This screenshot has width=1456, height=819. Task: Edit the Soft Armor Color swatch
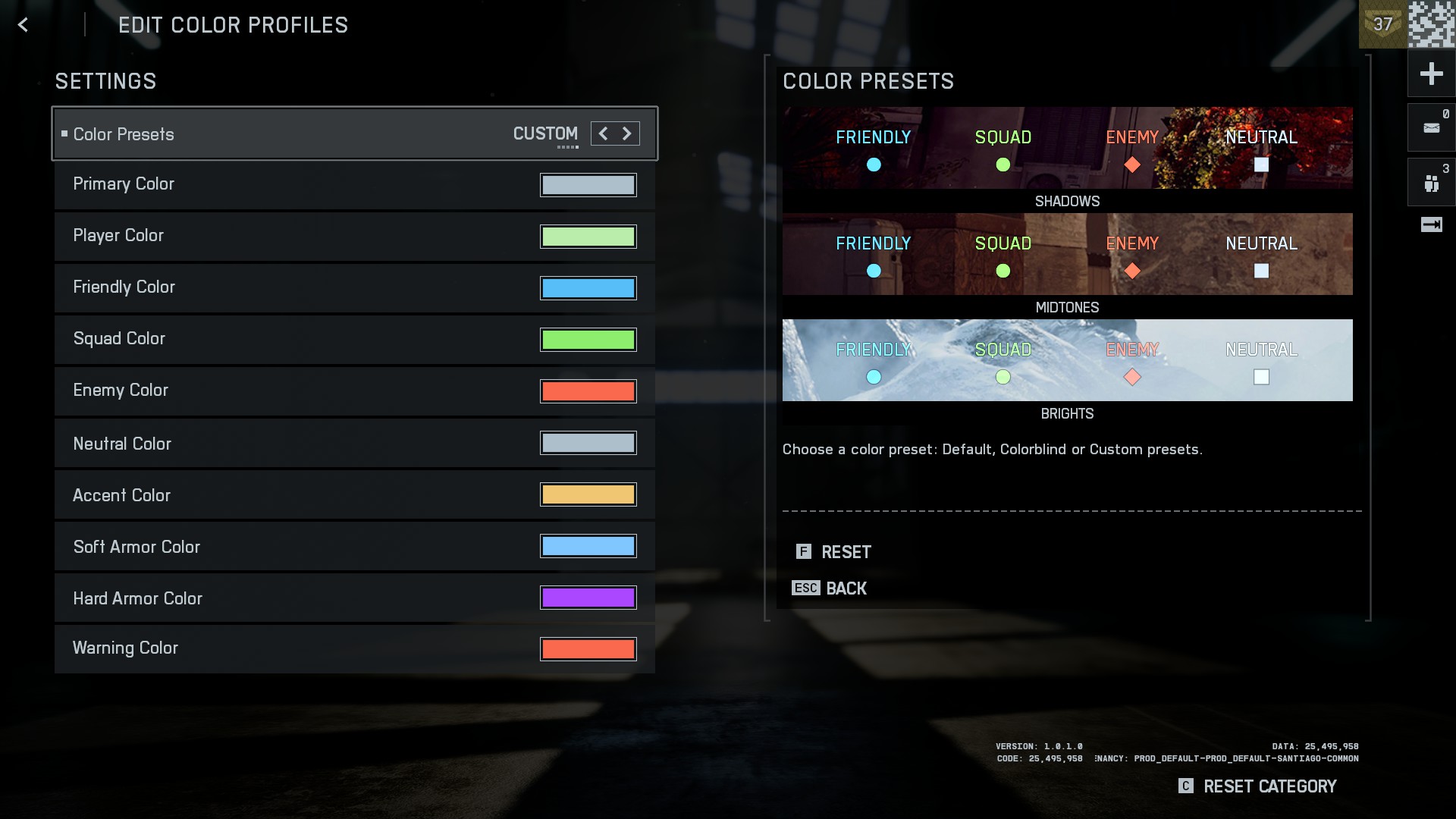click(x=588, y=546)
